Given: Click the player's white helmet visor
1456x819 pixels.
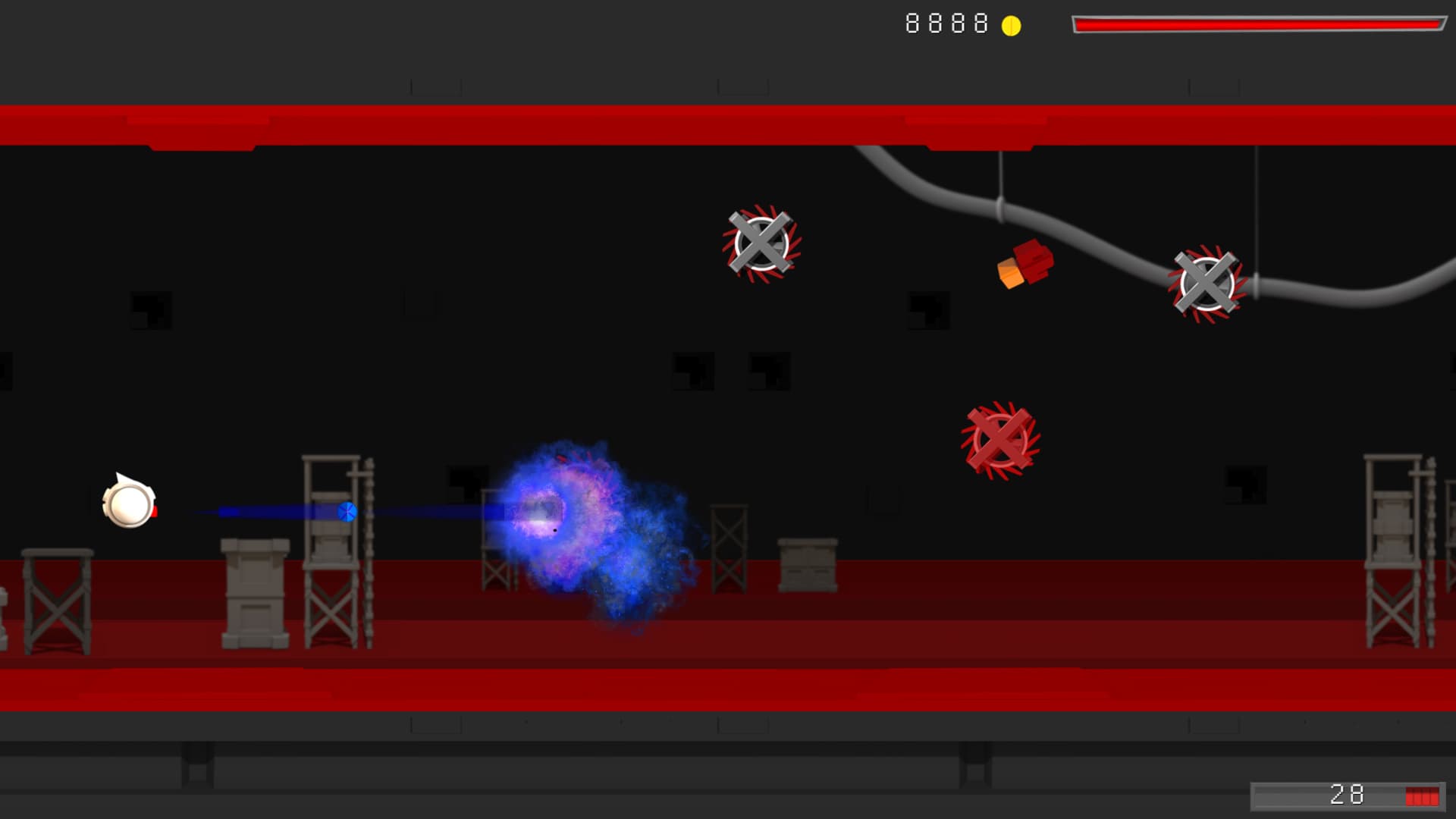Looking at the screenshot, I should pyautogui.click(x=130, y=507).
